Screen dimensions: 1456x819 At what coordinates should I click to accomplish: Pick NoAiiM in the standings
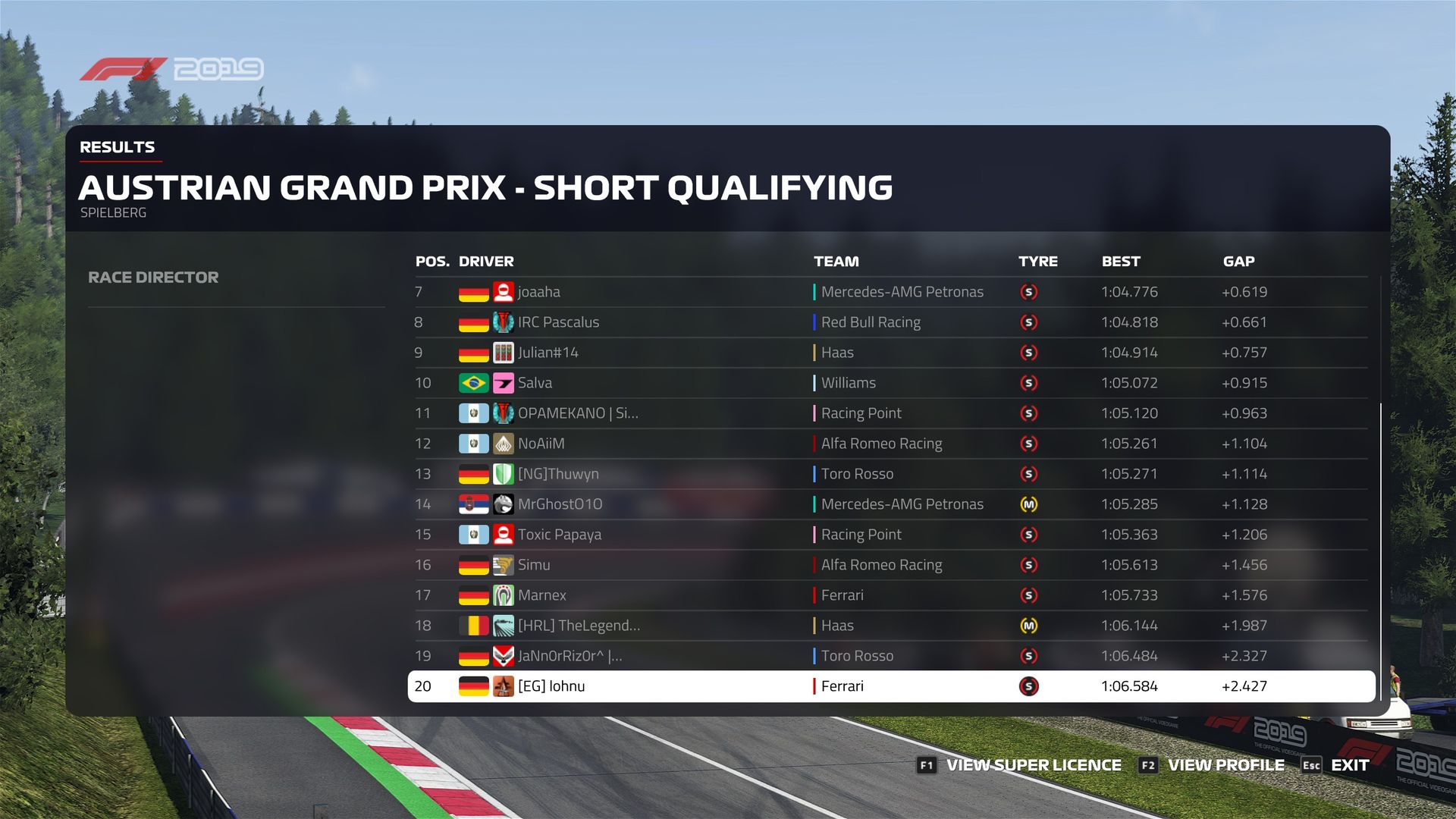tap(541, 444)
